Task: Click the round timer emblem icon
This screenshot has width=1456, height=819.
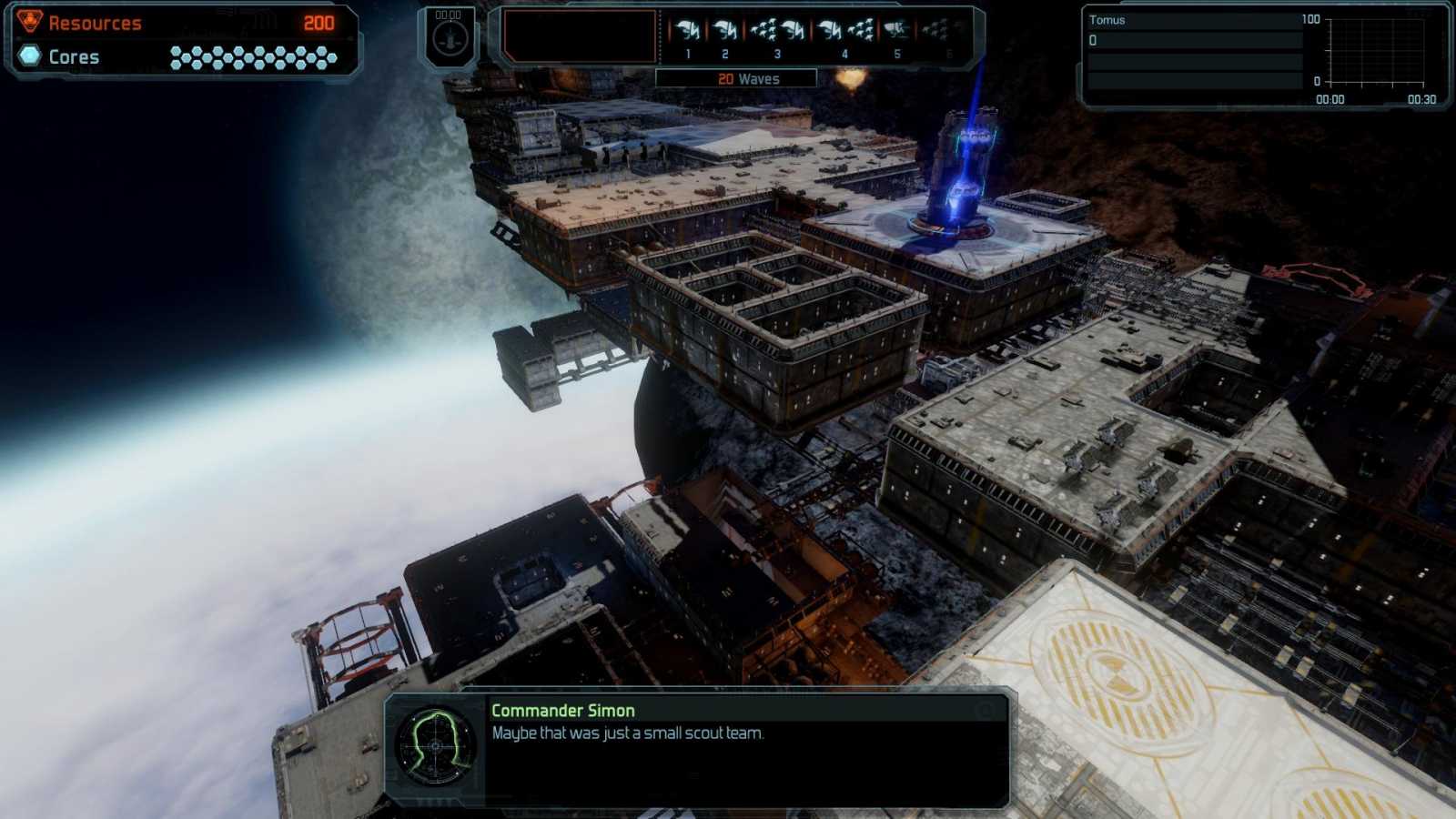Action: pos(450,39)
